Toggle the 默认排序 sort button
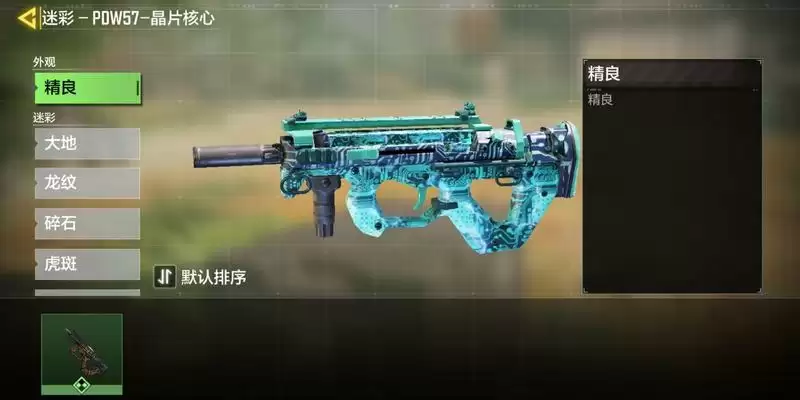The height and width of the screenshot is (400, 800). click(x=200, y=277)
